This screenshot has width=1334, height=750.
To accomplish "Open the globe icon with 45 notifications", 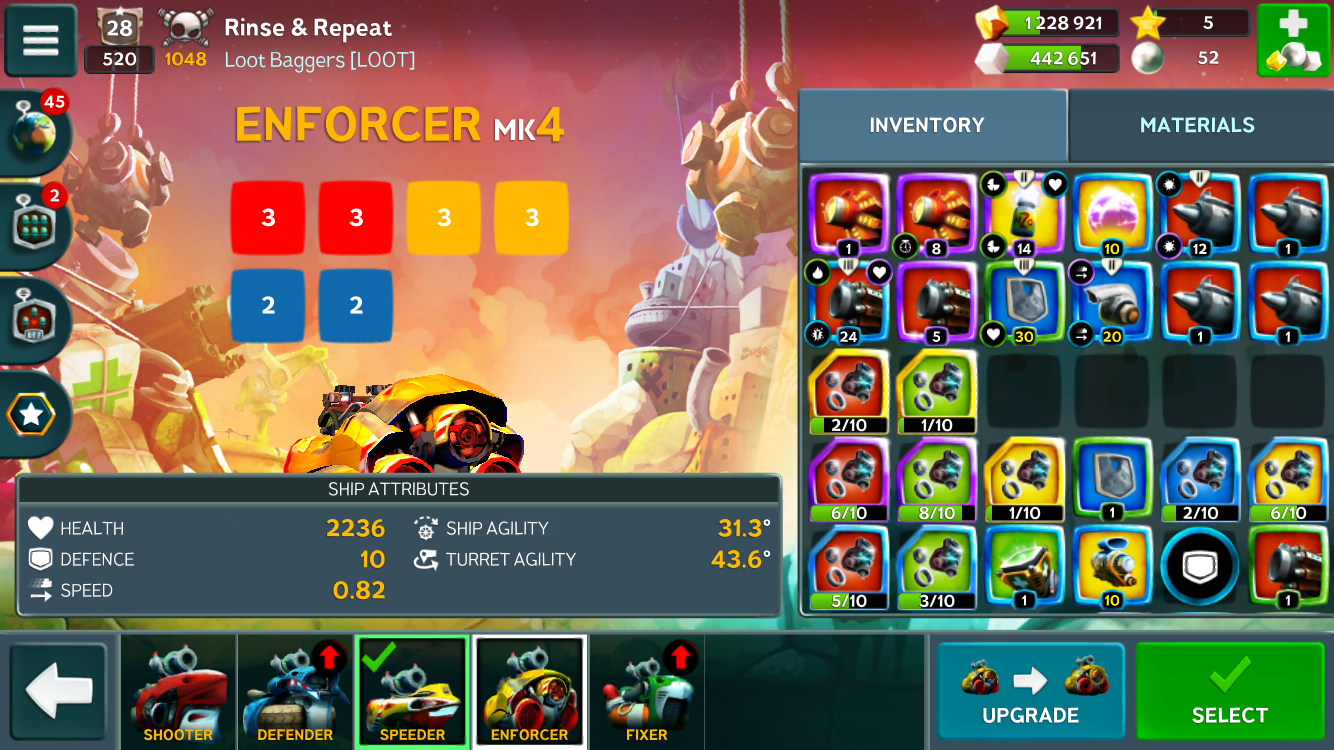I will 35,131.
